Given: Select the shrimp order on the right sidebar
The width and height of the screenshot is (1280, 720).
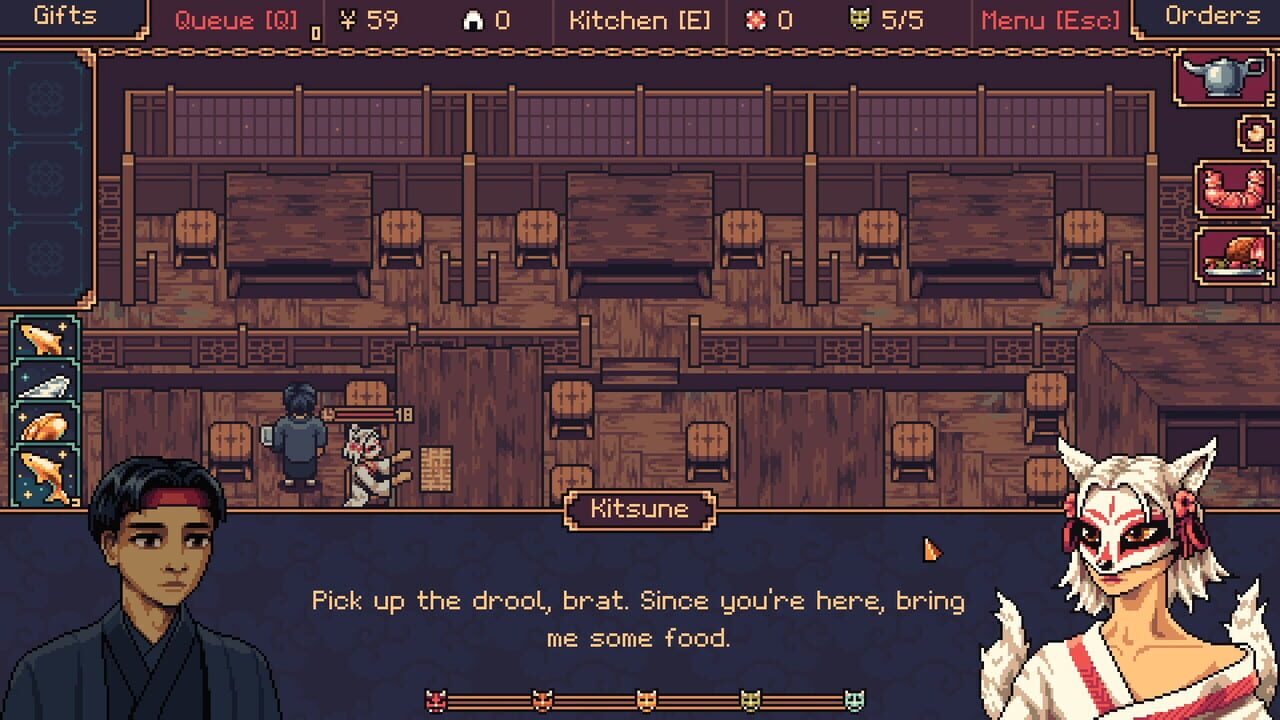Looking at the screenshot, I should [x=1231, y=190].
